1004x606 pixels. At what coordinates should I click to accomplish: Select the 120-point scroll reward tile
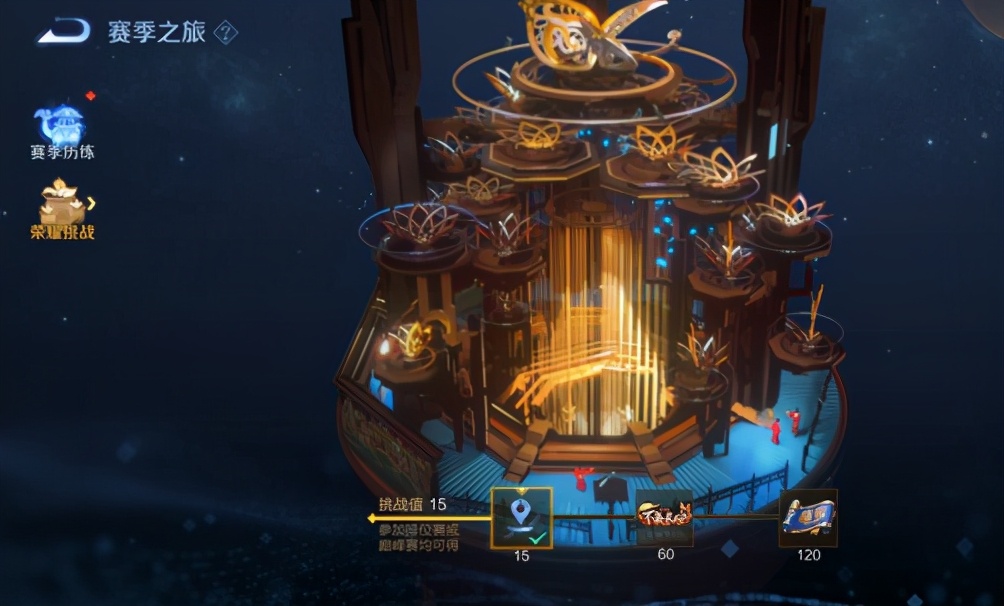point(808,517)
